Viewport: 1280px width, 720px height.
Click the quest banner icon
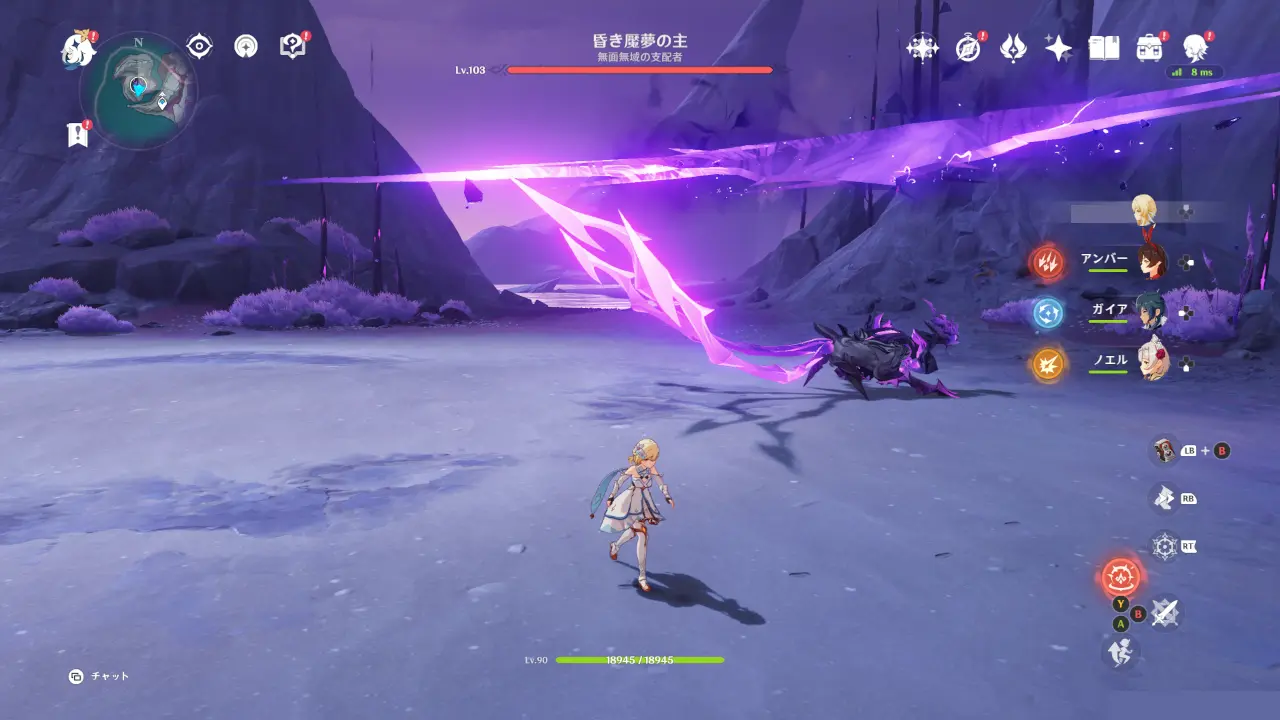(77, 135)
